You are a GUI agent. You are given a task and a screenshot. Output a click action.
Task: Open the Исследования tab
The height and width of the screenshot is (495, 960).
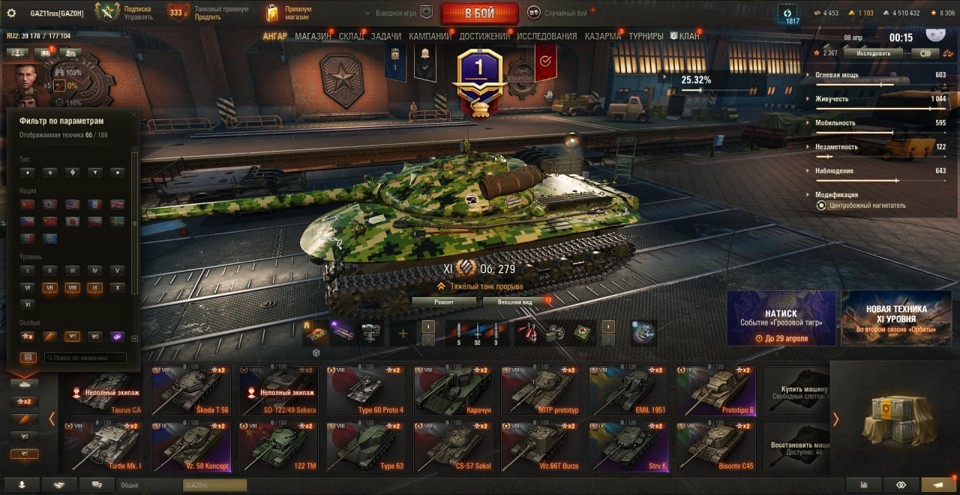point(547,36)
